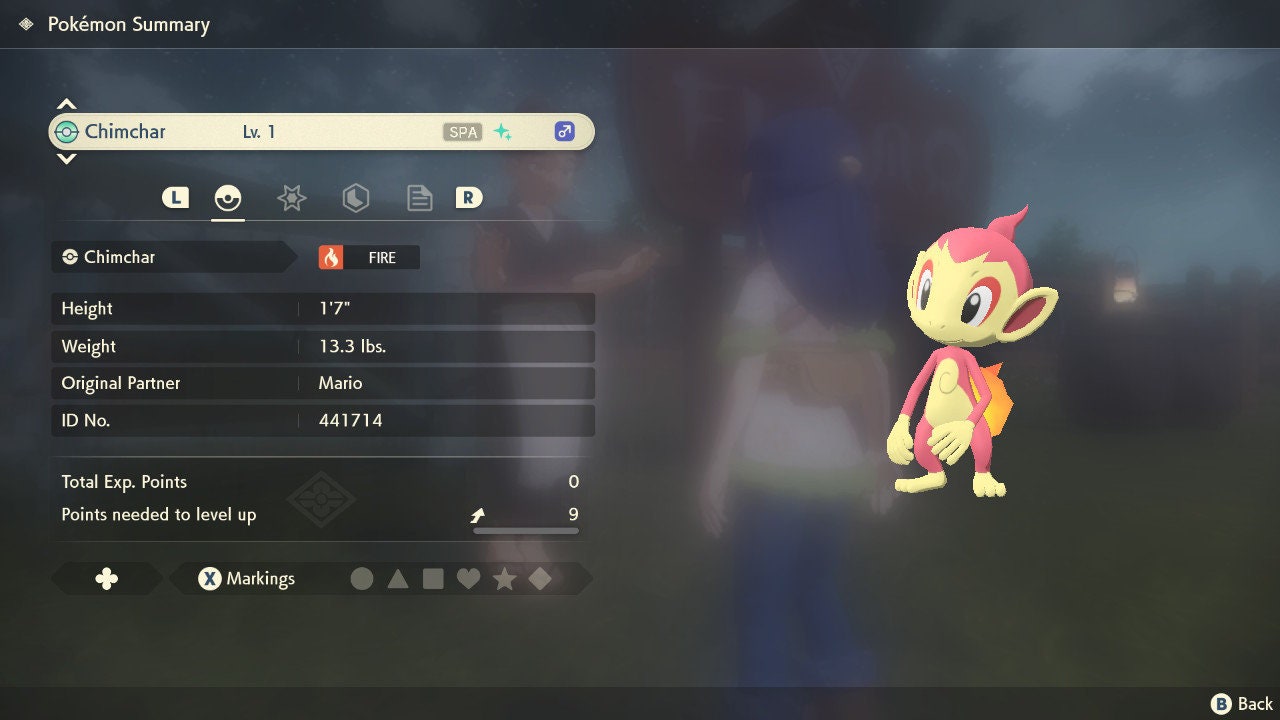Viewport: 1280px width, 720px height.
Task: Go back from the summary screen
Action: (x=1242, y=704)
